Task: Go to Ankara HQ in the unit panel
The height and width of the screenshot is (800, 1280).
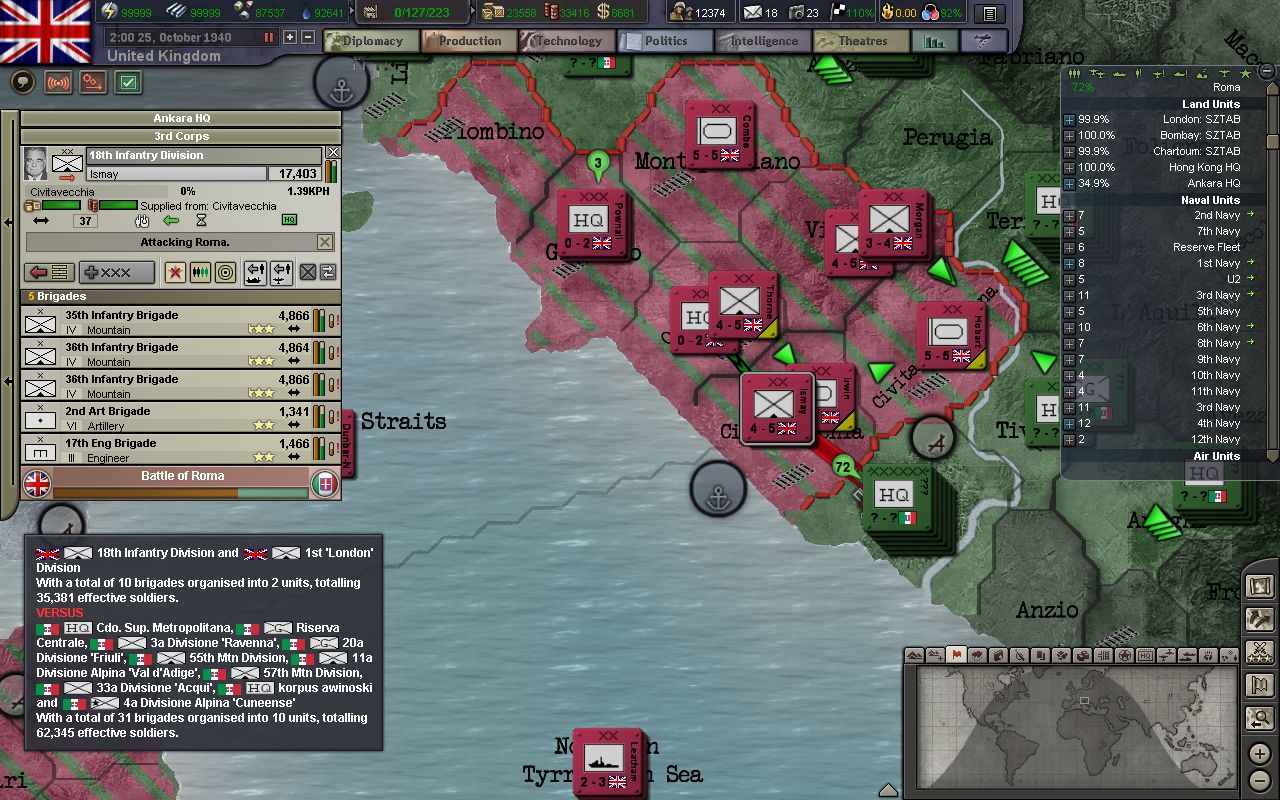Action: [181, 118]
